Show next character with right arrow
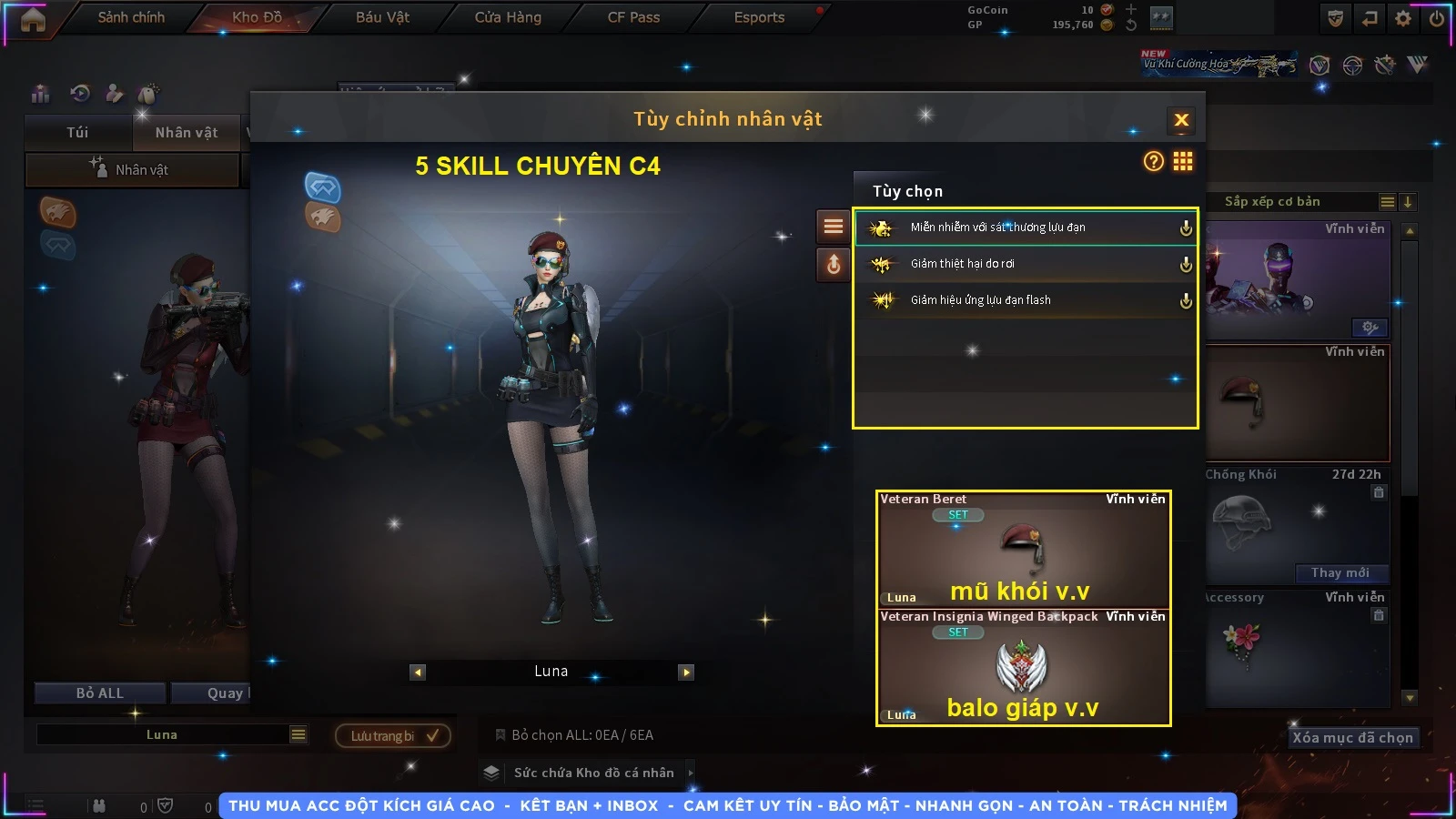Screen dimensions: 1456x819 (686, 672)
